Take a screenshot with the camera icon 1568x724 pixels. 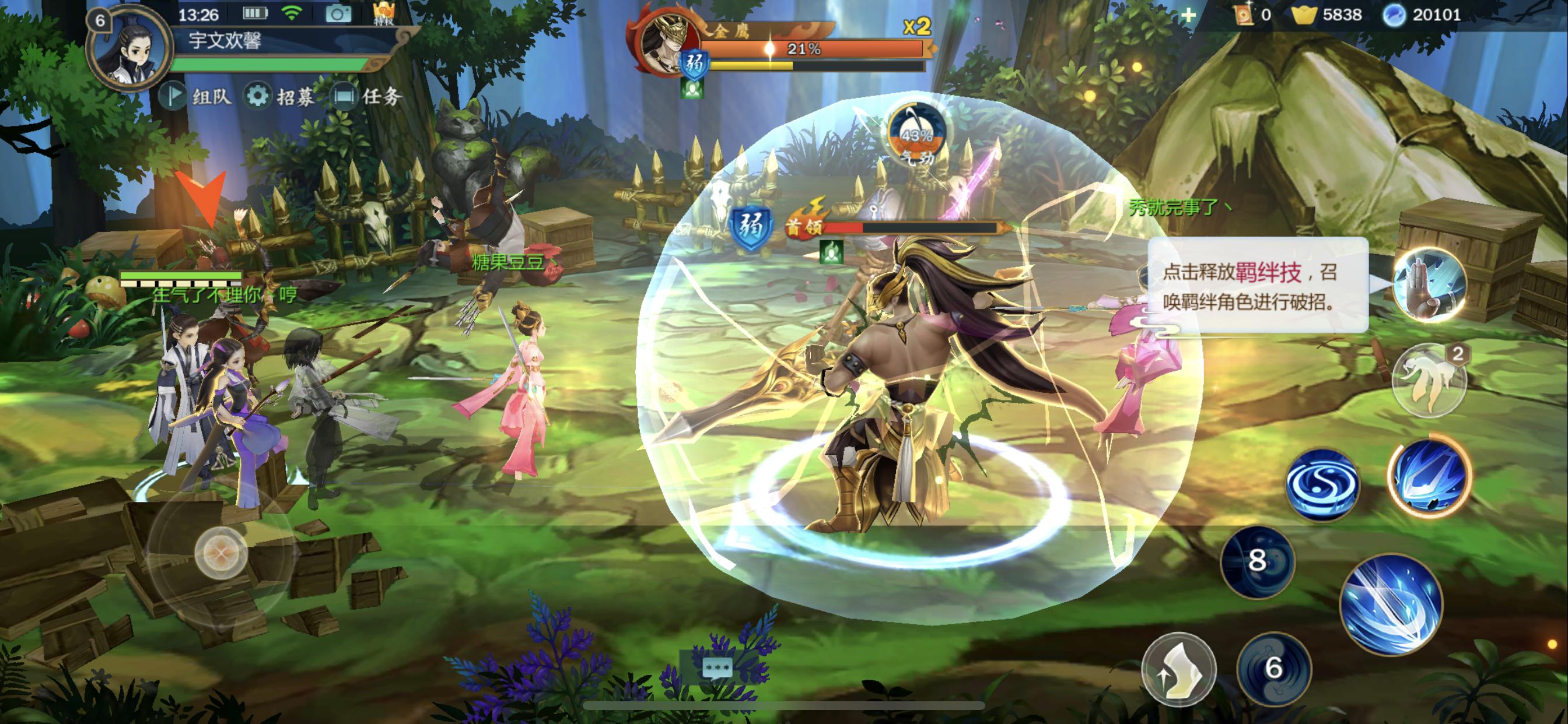pyautogui.click(x=338, y=14)
